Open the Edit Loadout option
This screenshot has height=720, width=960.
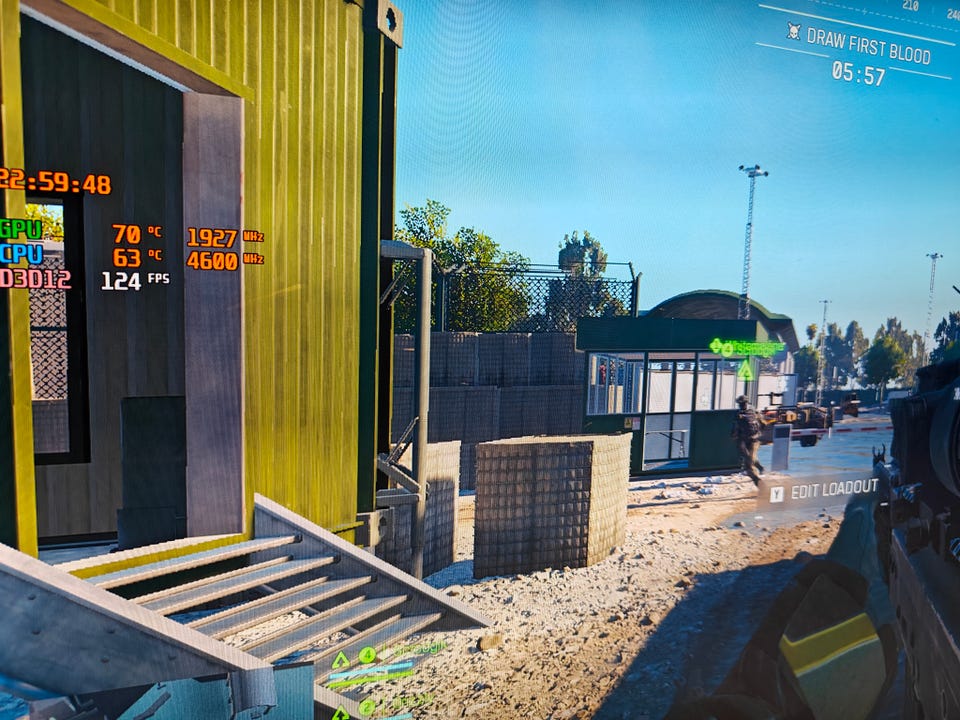click(x=823, y=490)
